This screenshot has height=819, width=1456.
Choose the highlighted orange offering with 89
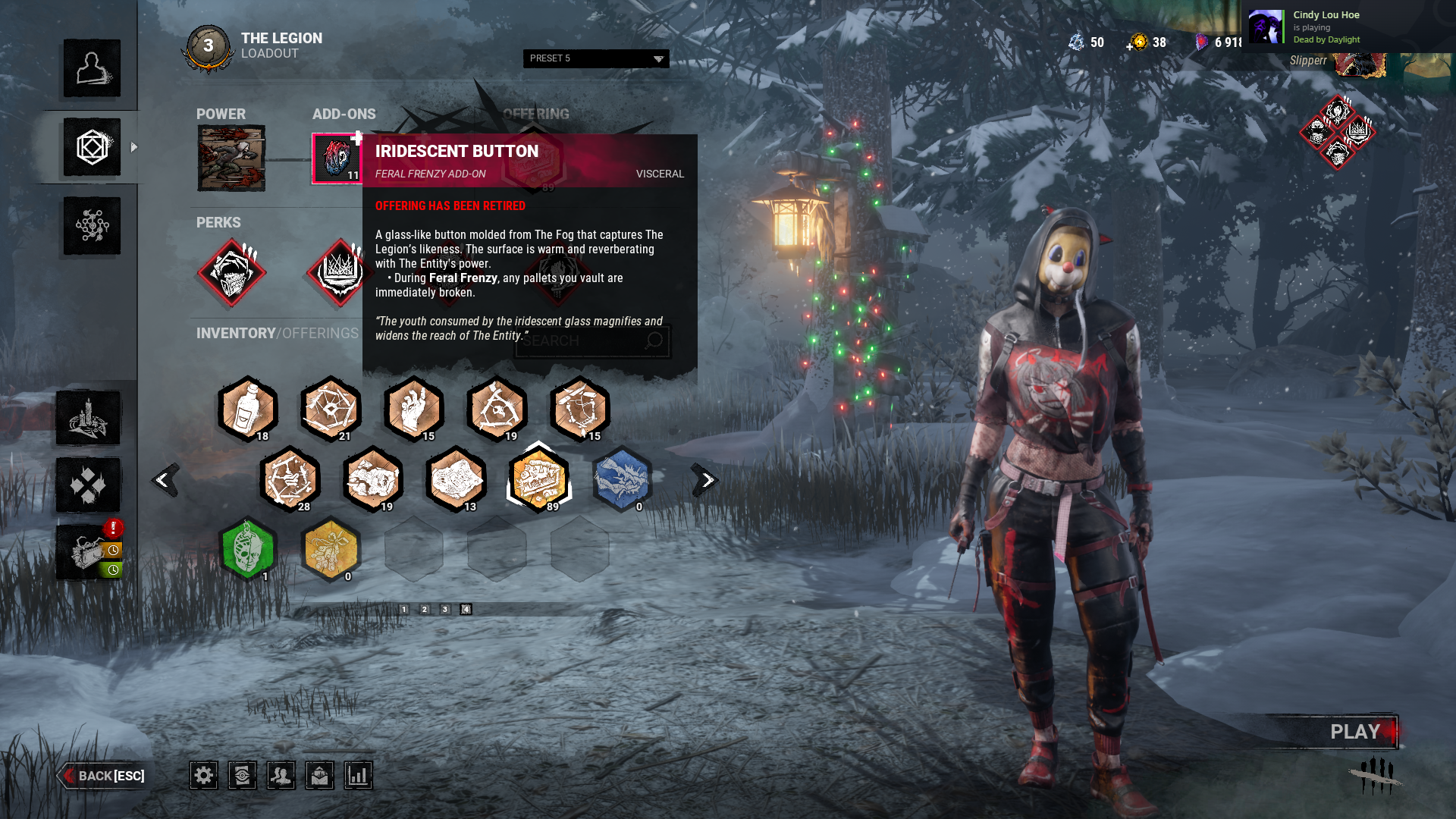tap(538, 479)
